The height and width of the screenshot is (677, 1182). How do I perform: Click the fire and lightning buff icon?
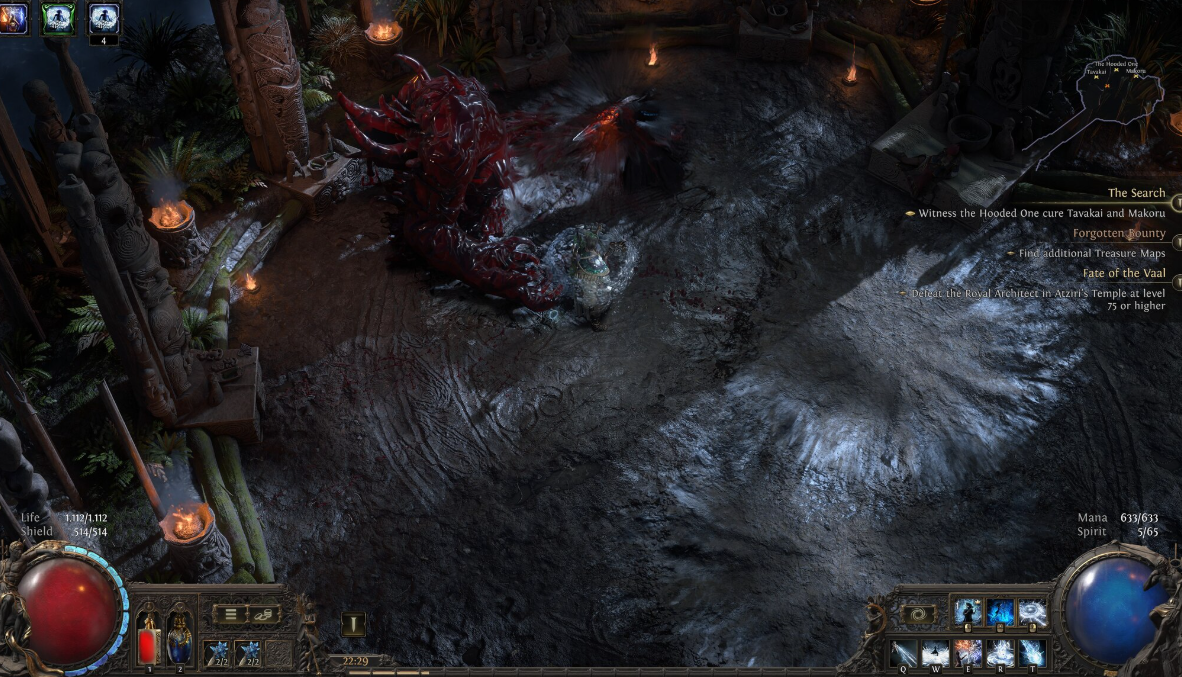(x=12, y=17)
